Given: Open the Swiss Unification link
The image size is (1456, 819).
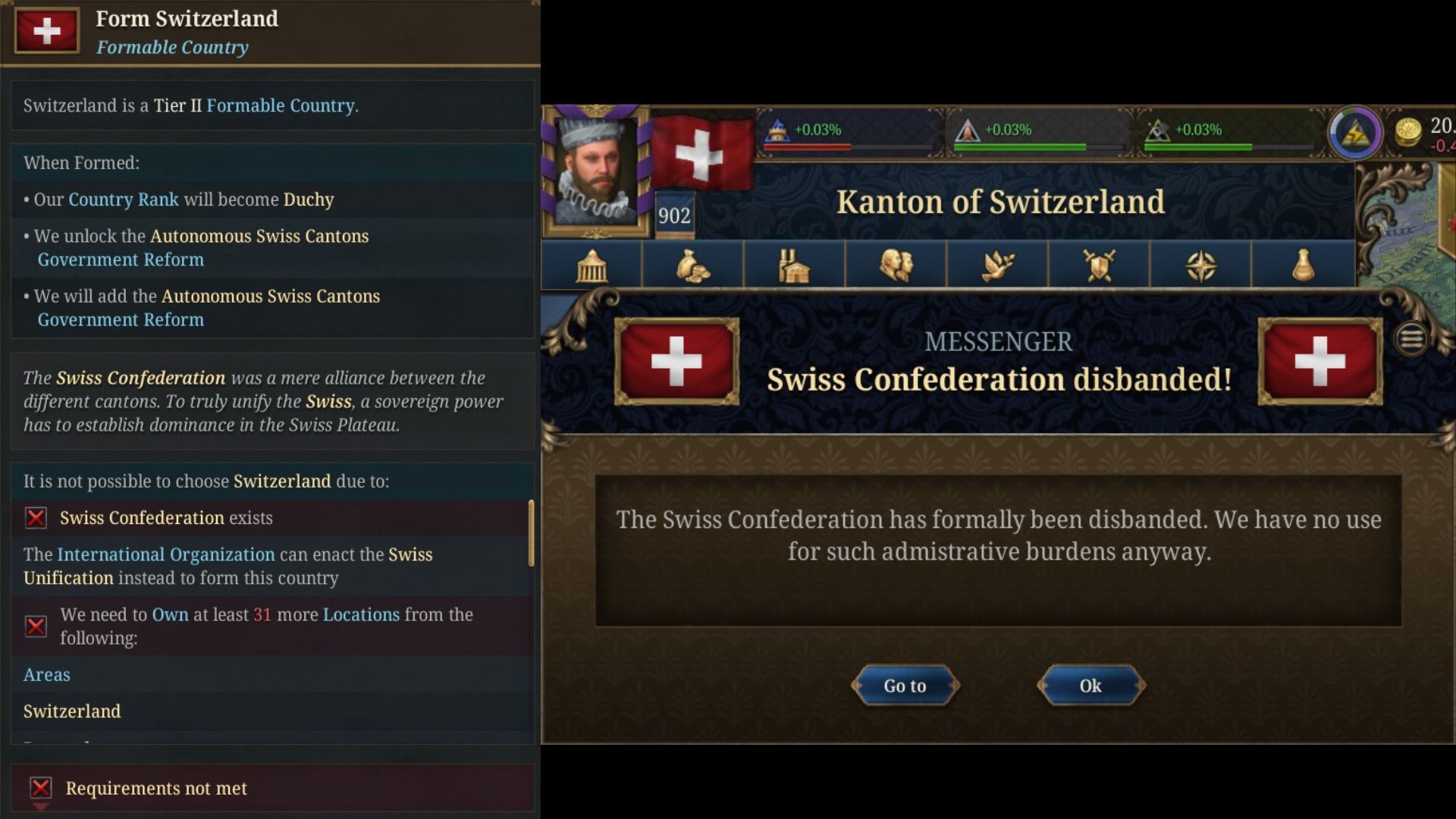Looking at the screenshot, I should coord(70,577).
